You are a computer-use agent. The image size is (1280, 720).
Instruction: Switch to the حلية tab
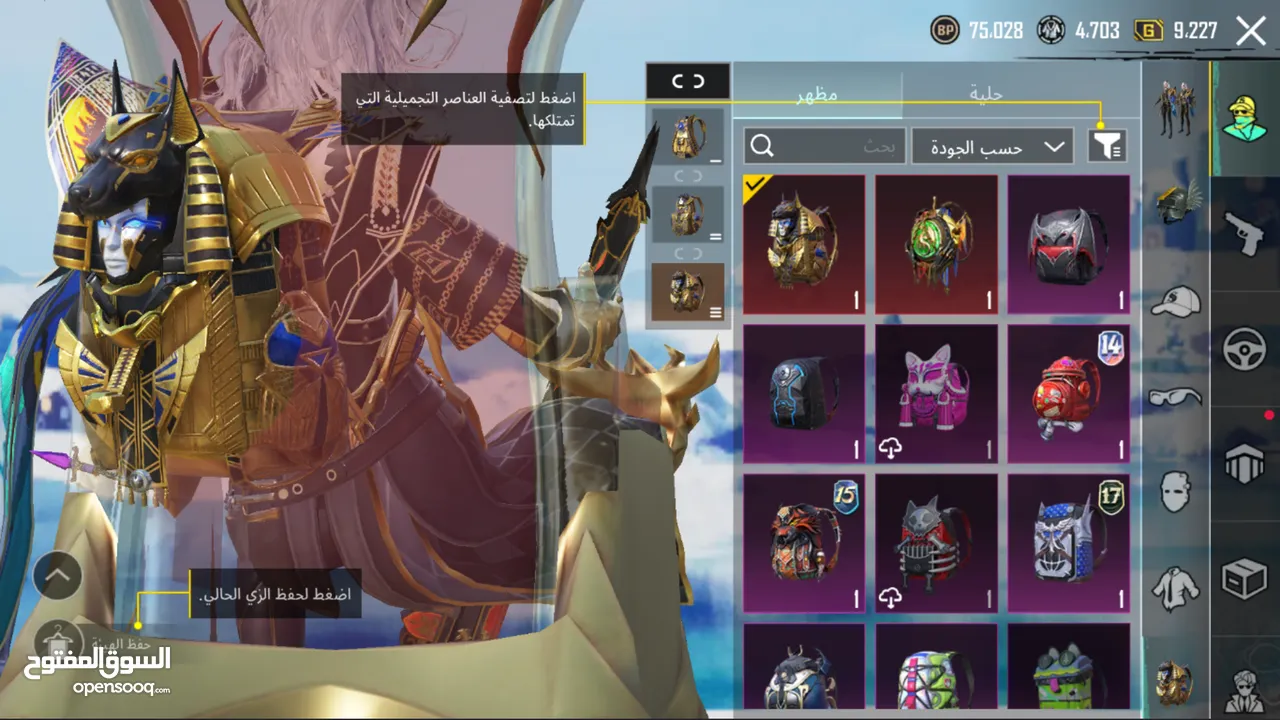click(986, 94)
